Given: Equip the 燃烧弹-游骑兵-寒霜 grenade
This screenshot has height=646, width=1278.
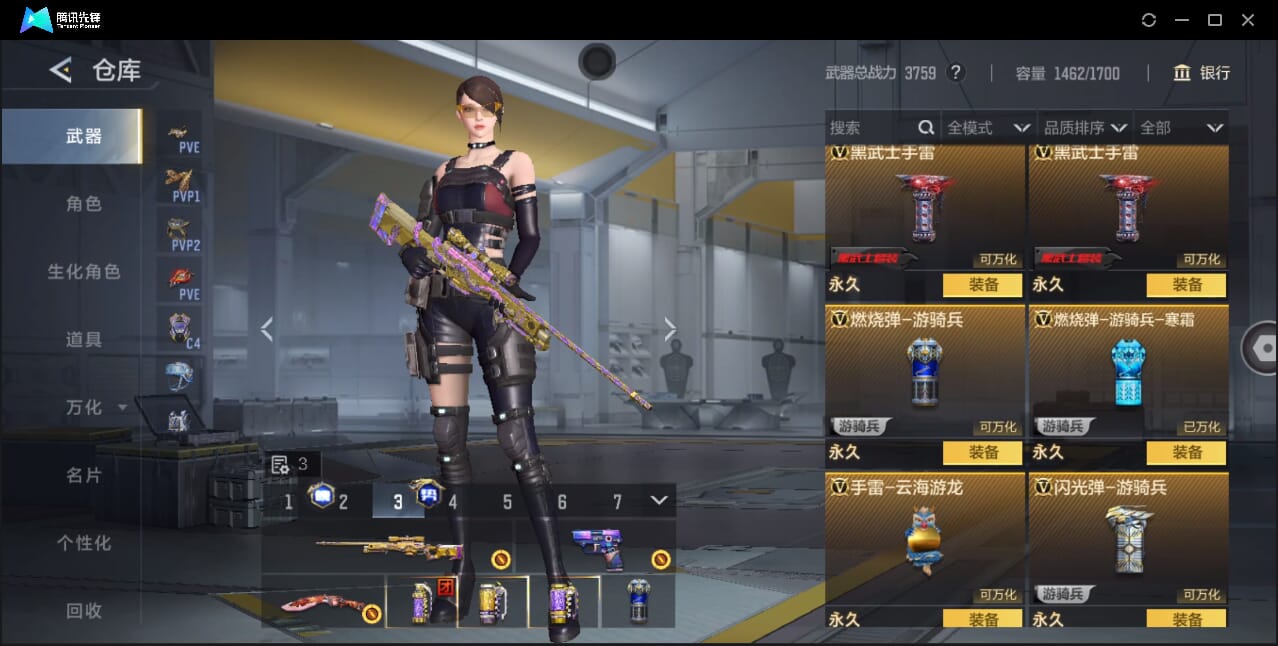Looking at the screenshot, I should pos(1187,453).
